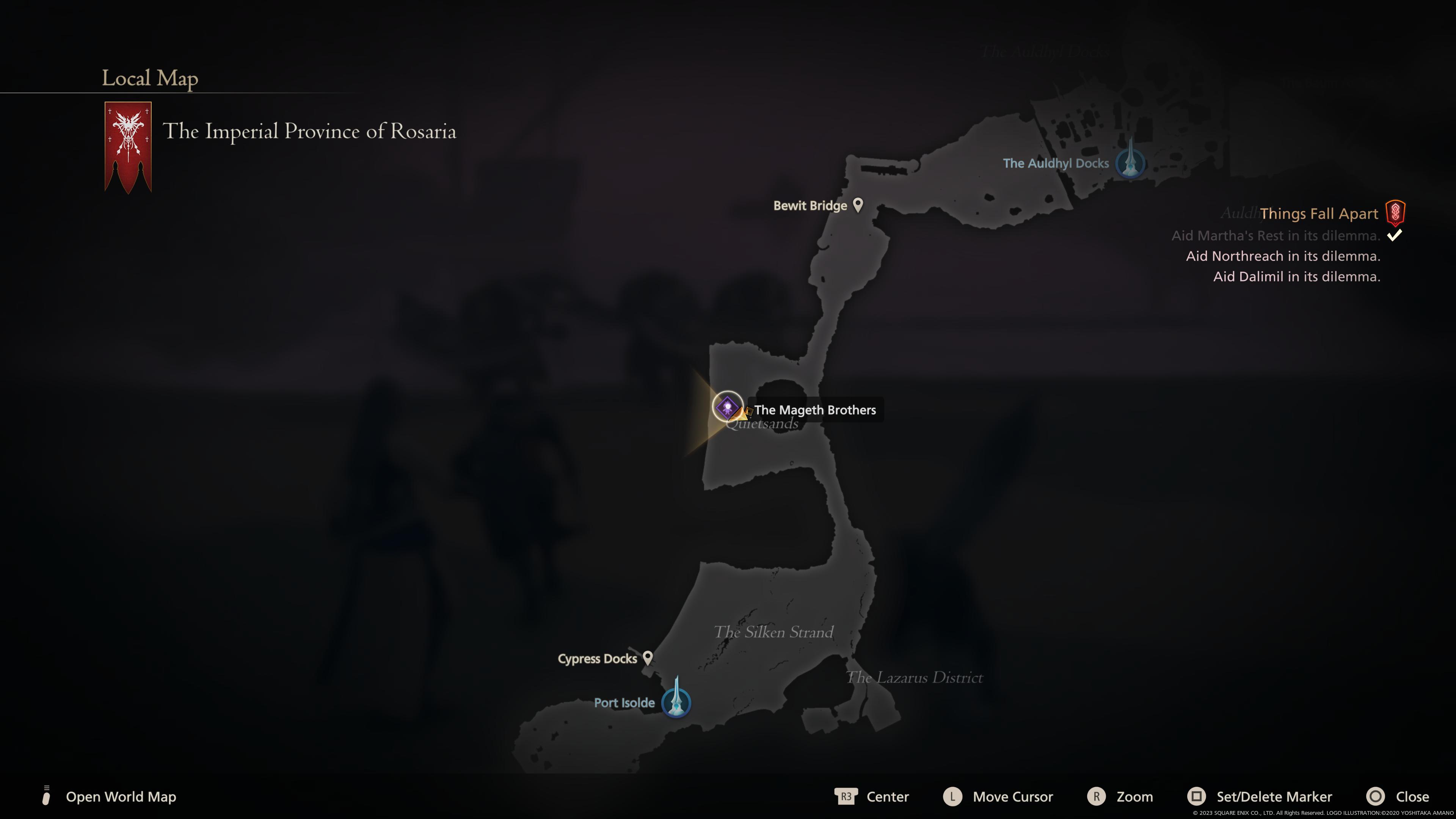This screenshot has width=1456, height=819.
Task: Click the L stick Move Cursor icon
Action: (953, 796)
